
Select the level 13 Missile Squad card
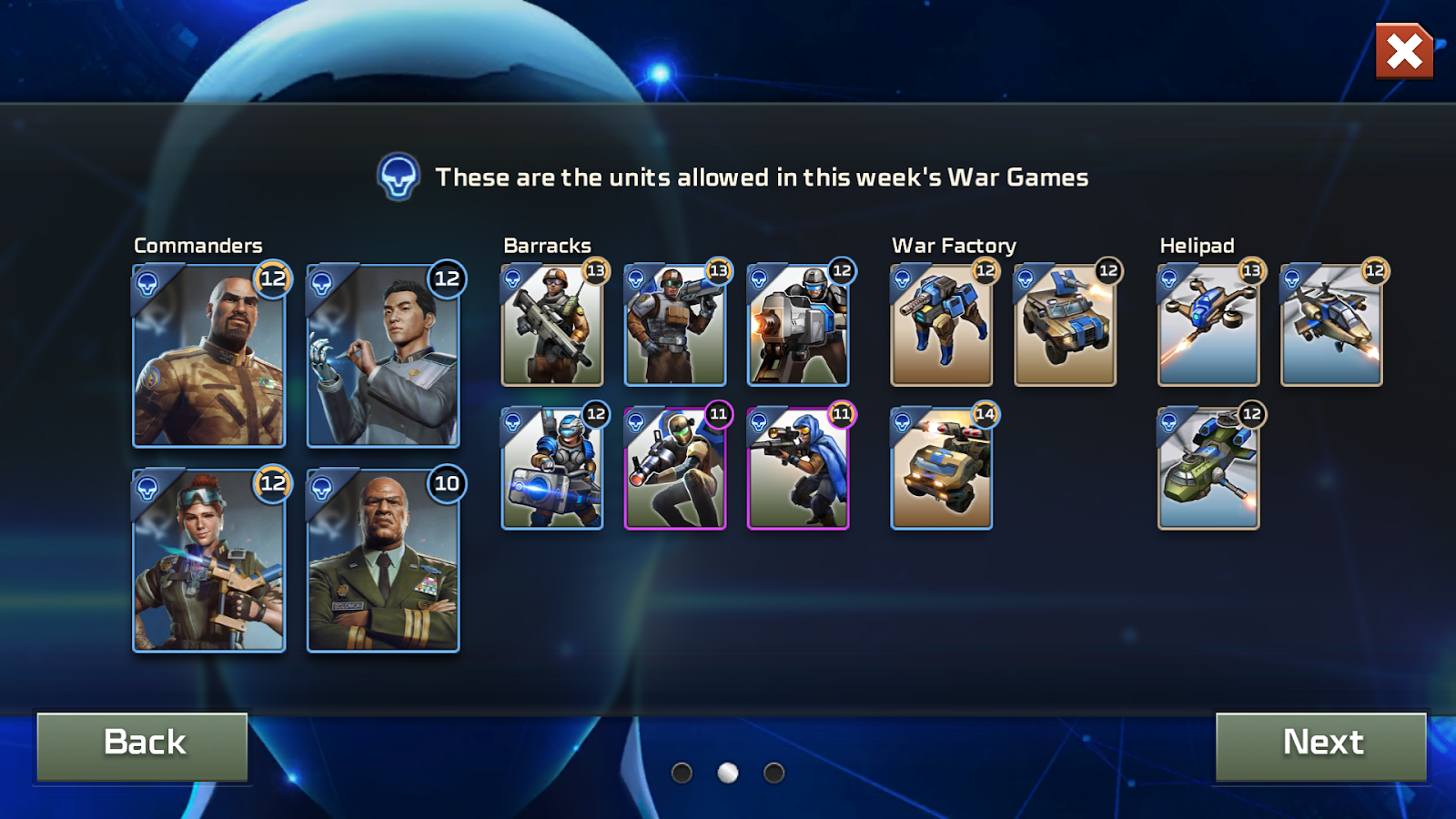tap(675, 325)
